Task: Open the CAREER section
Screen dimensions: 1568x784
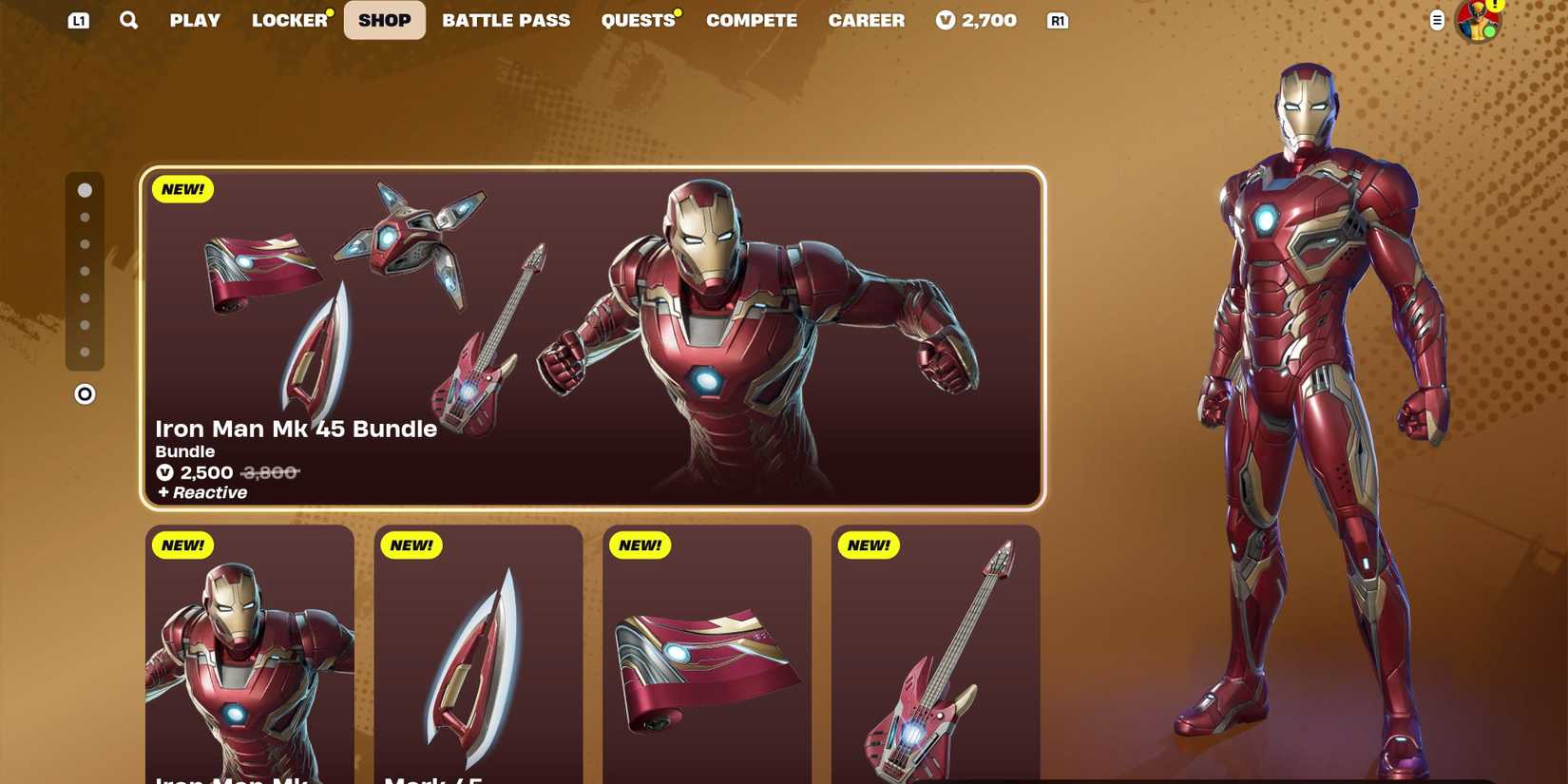Action: (x=866, y=20)
